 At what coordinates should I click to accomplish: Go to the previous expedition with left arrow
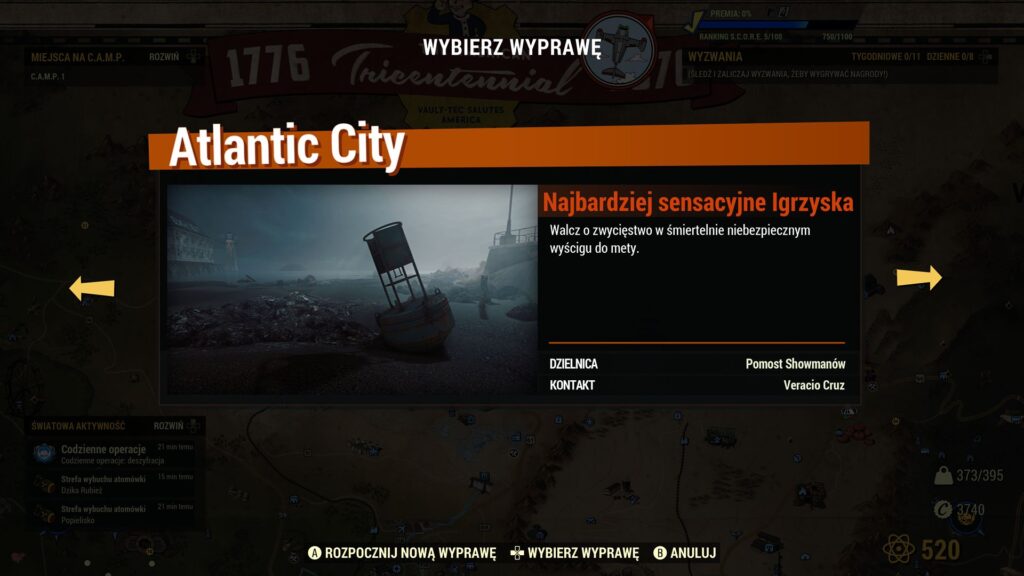tap(91, 289)
